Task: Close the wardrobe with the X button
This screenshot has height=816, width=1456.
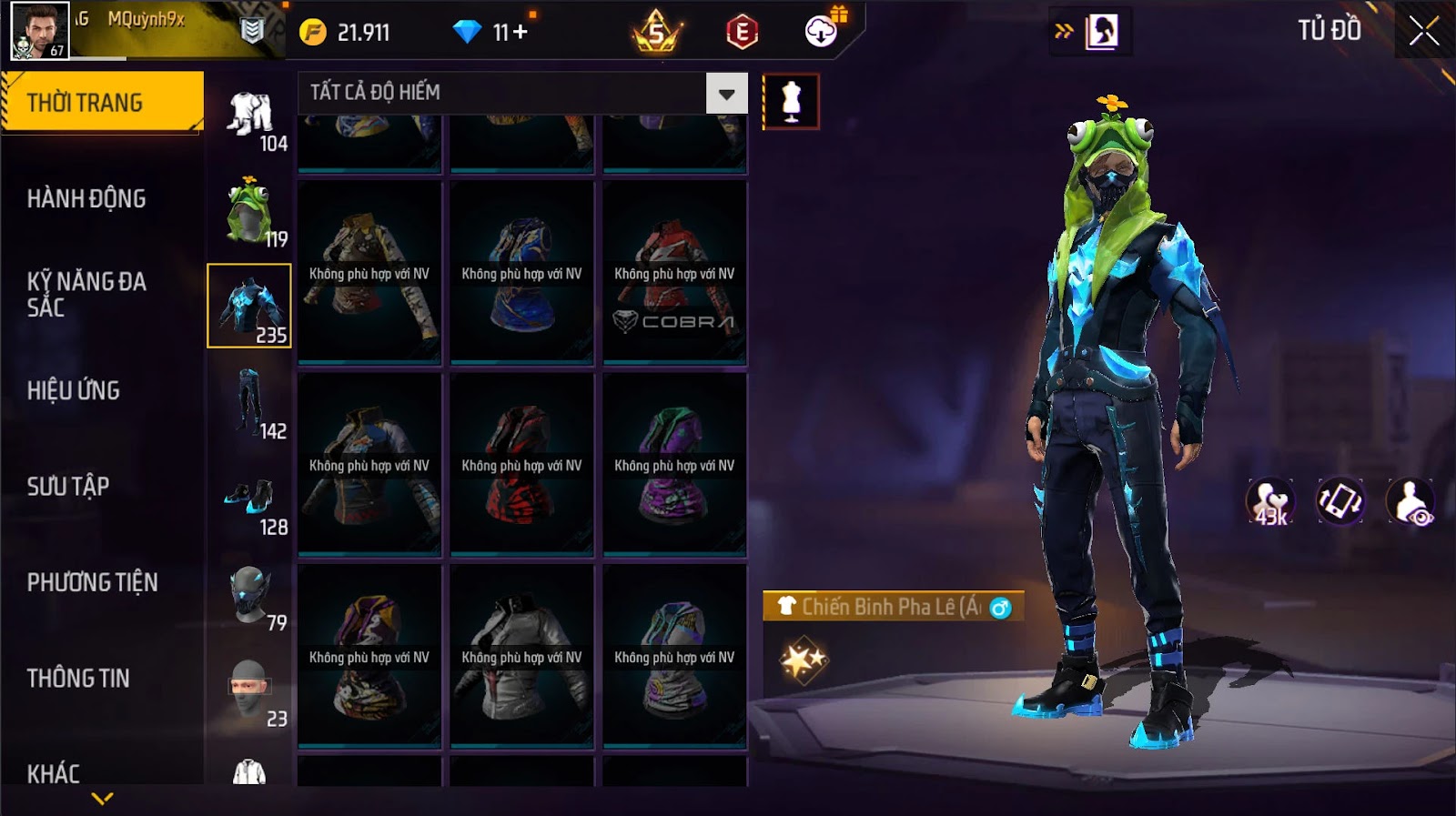Action: coord(1423,32)
